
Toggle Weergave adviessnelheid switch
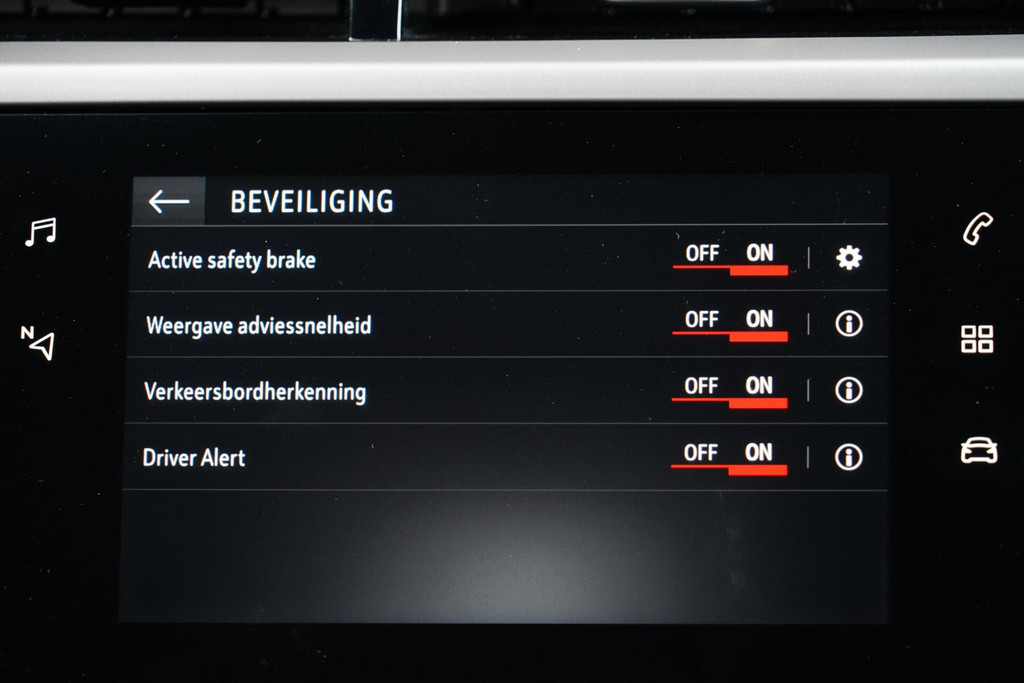pos(730,323)
